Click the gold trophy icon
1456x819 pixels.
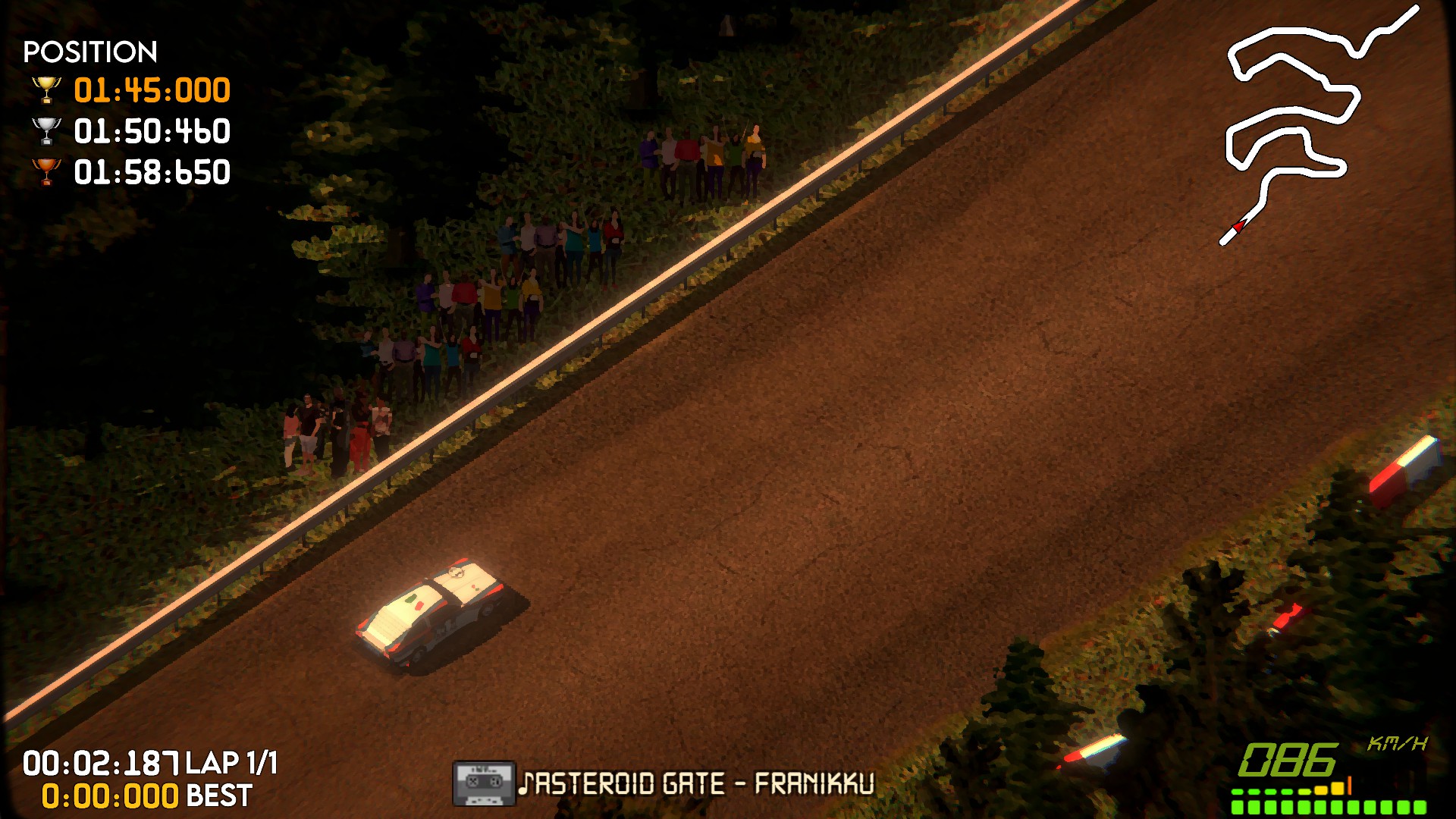tap(47, 89)
